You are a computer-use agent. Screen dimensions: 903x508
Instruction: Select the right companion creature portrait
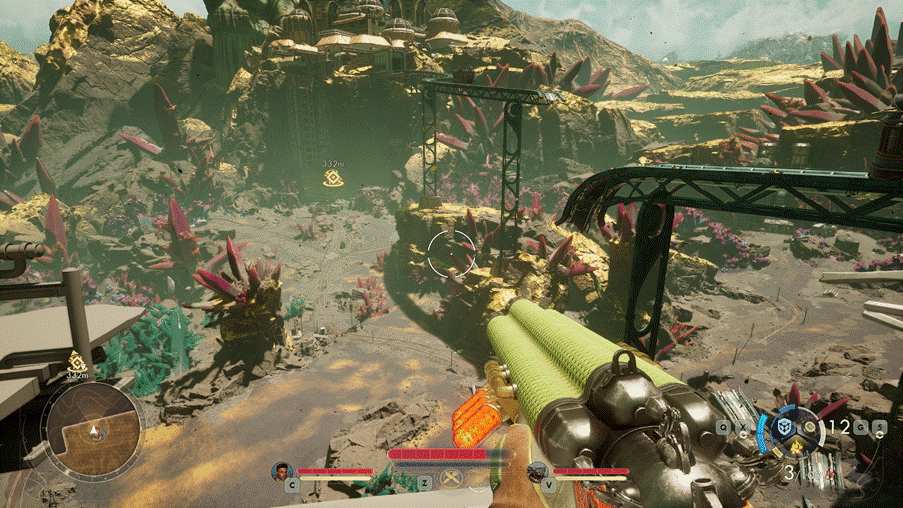[x=537, y=471]
